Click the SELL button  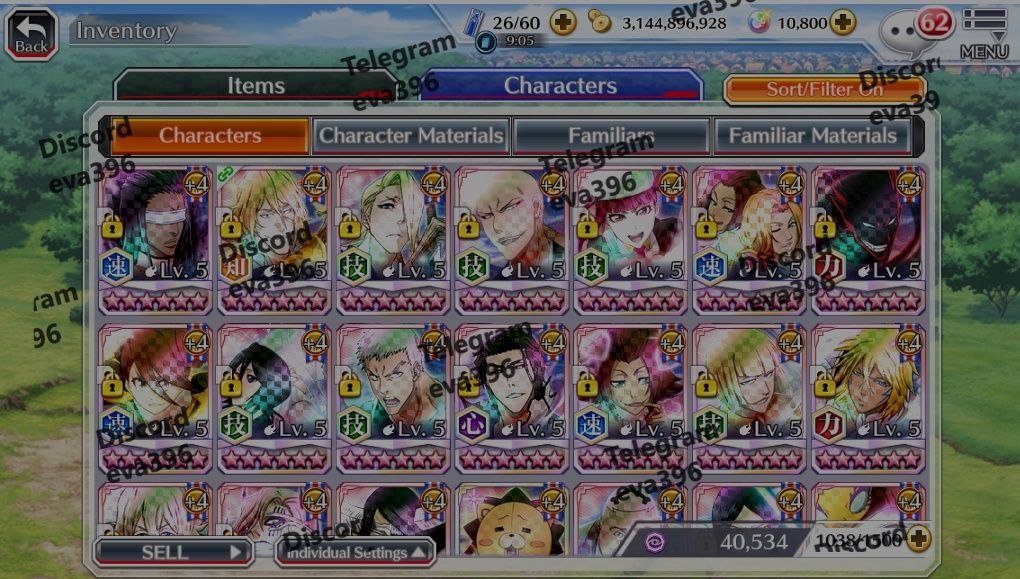[172, 551]
